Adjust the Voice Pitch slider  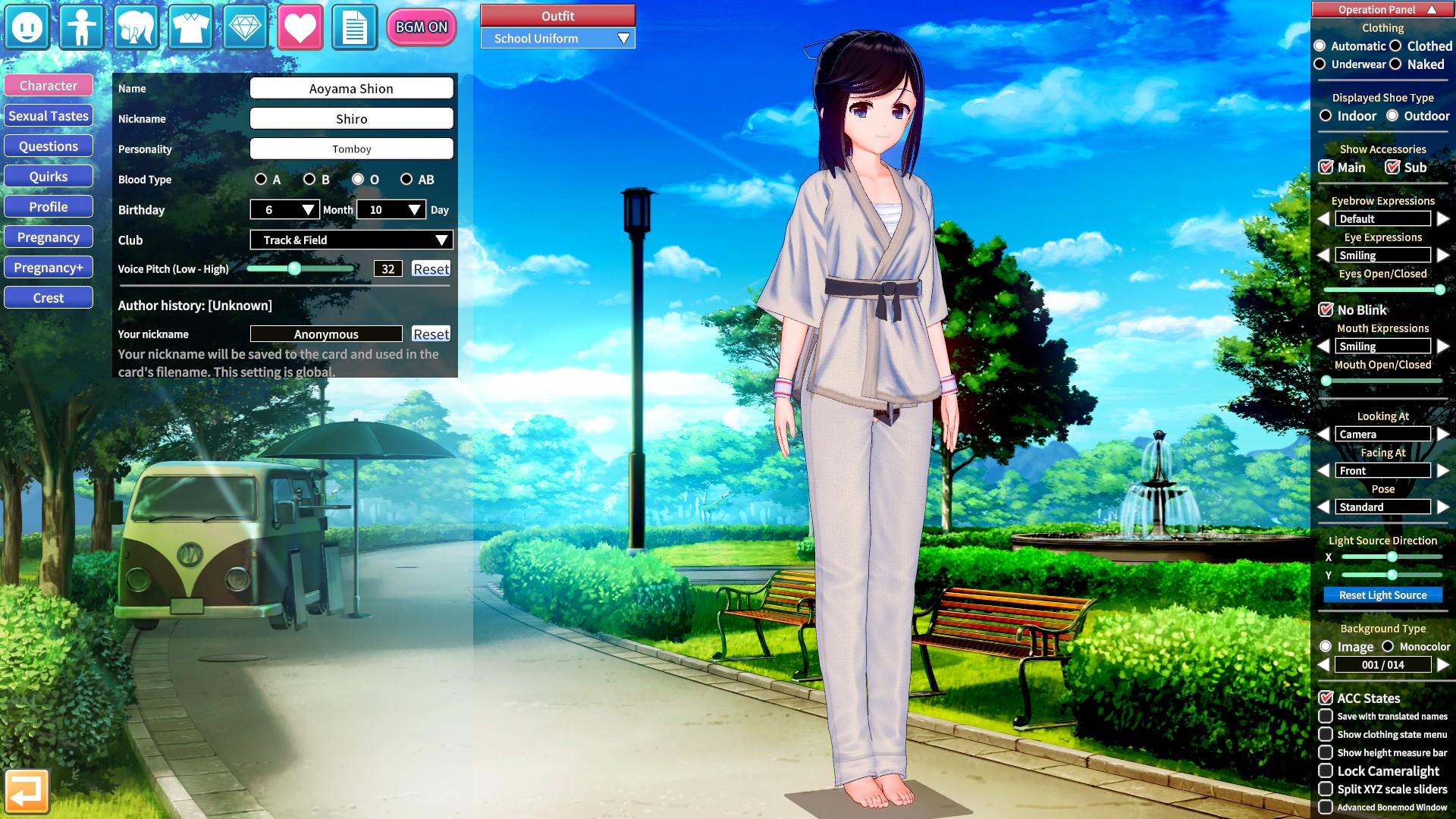[296, 268]
